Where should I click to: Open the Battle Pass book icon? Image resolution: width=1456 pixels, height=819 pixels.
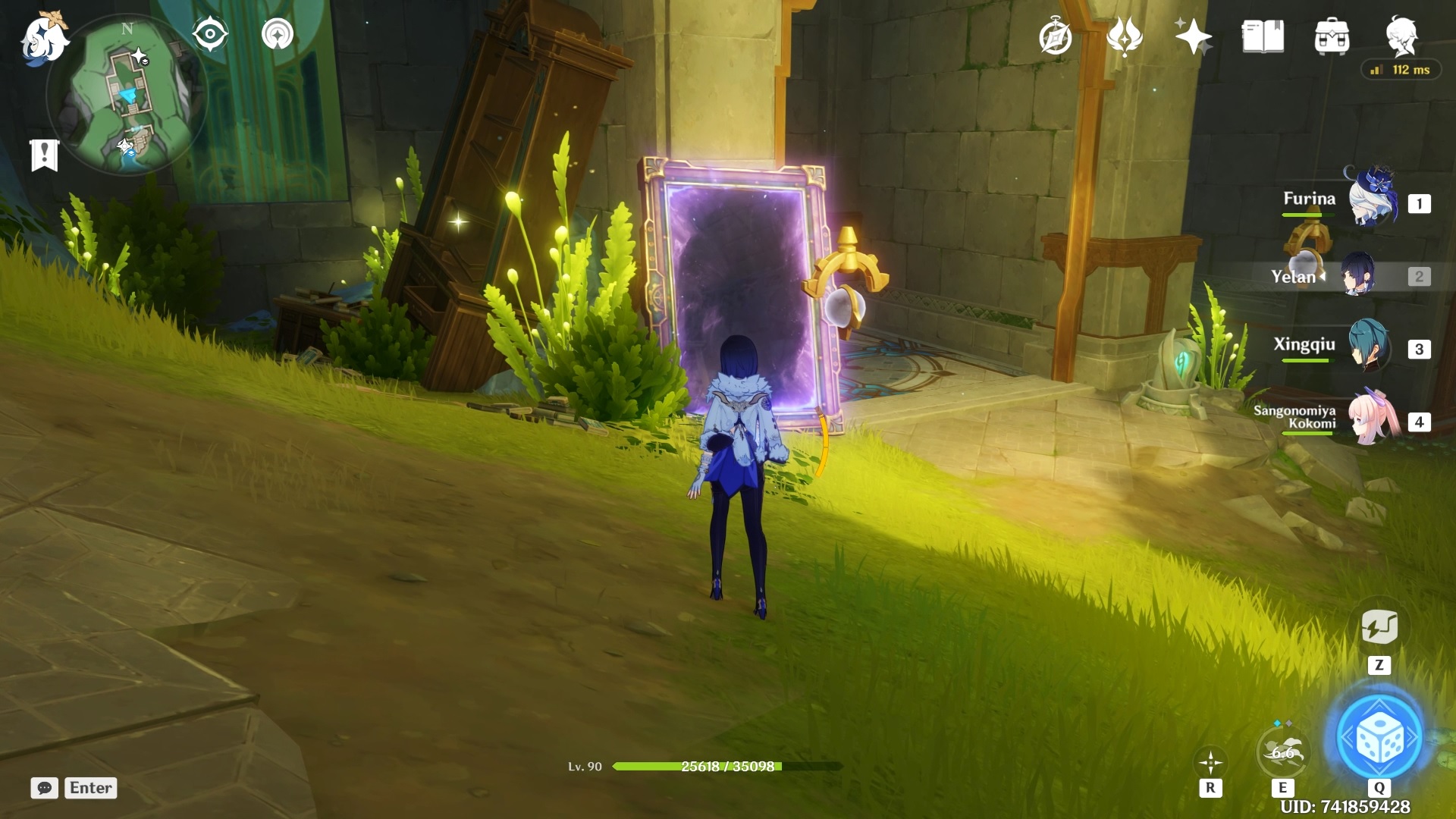[x=1263, y=36]
